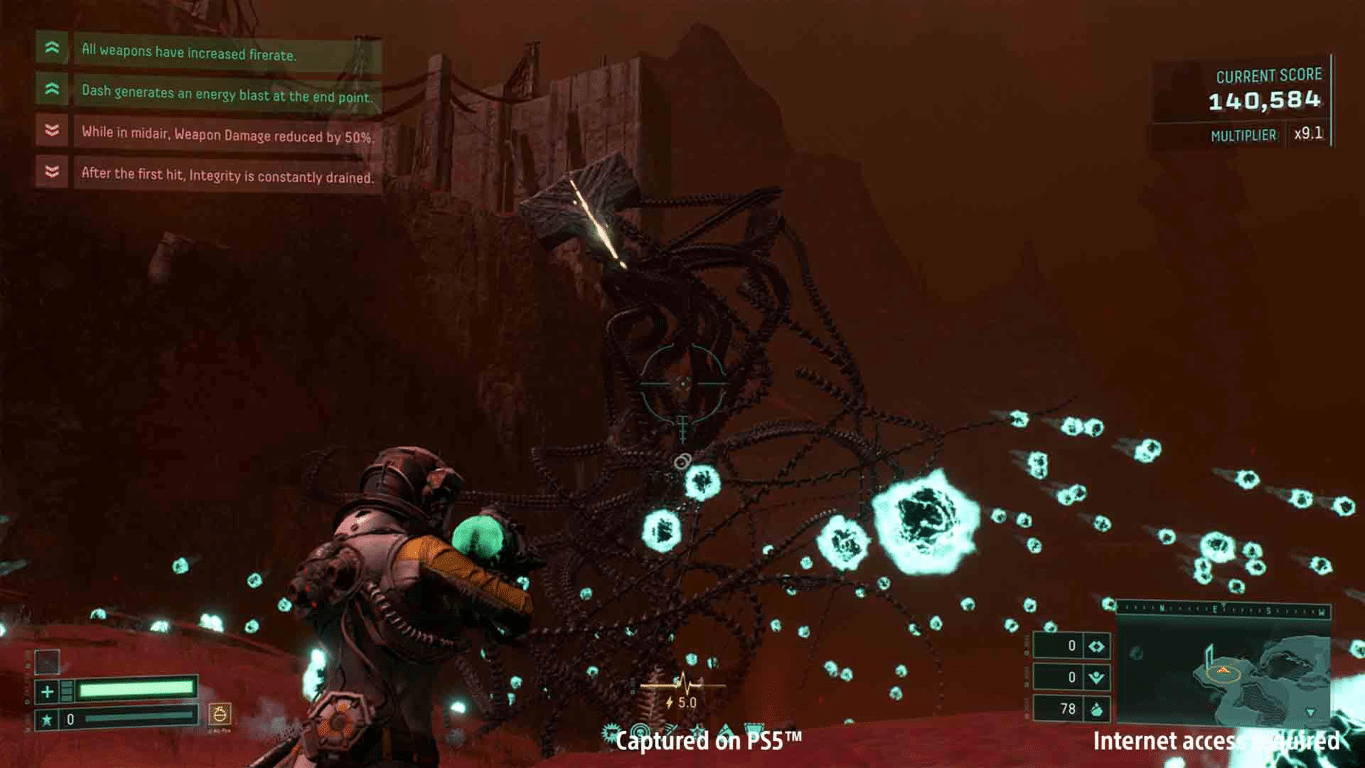This screenshot has width=1365, height=768.
Task: Click the obolite rock pile icon
Action: (x=1097, y=709)
